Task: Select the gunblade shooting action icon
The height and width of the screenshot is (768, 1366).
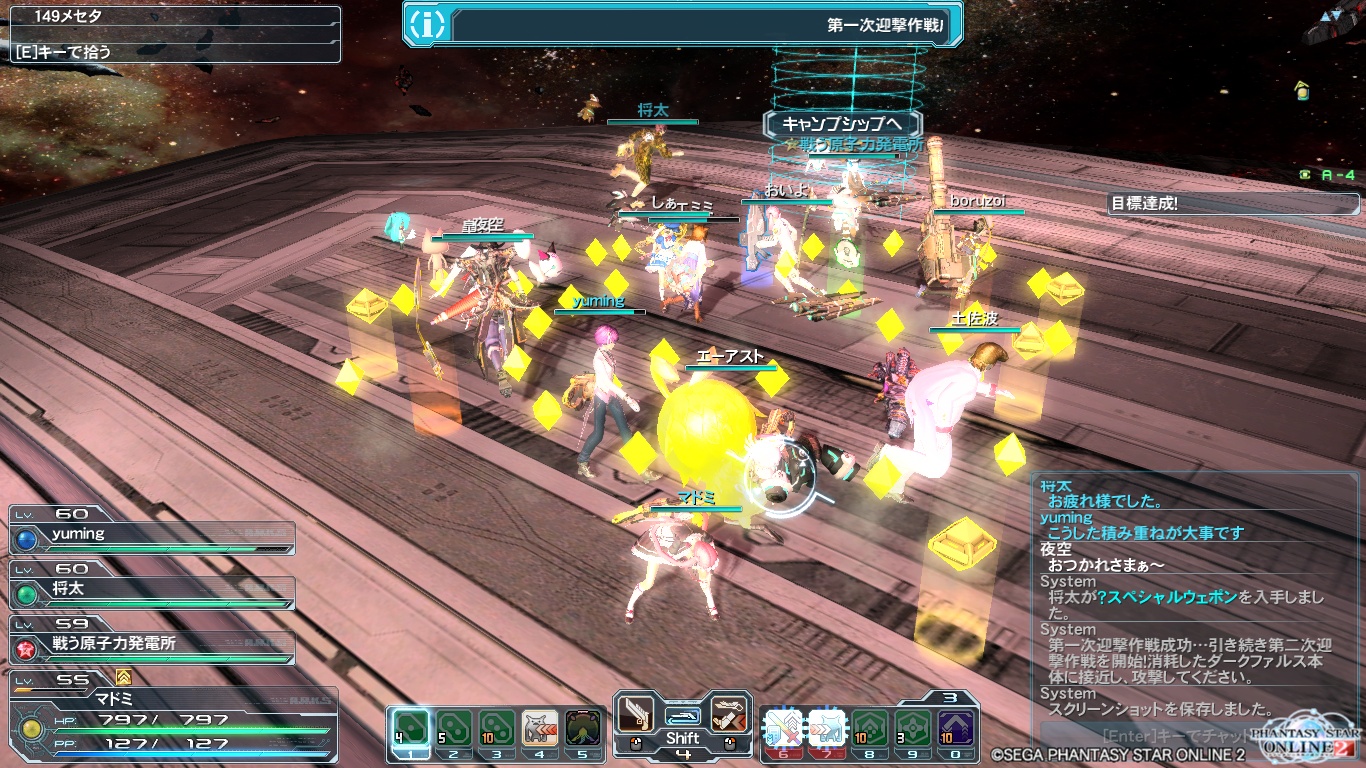Action: pos(729,714)
